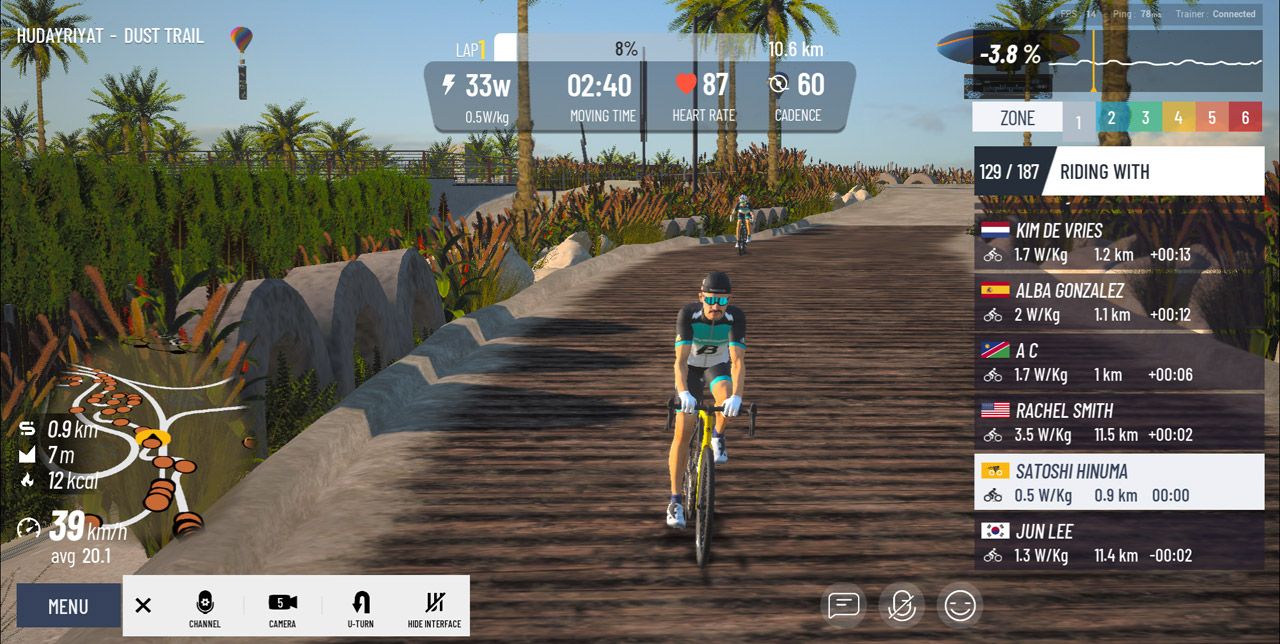This screenshot has height=644, width=1280.
Task: Select Satoshi Hinuma's highlighted row
Action: [x=1118, y=483]
